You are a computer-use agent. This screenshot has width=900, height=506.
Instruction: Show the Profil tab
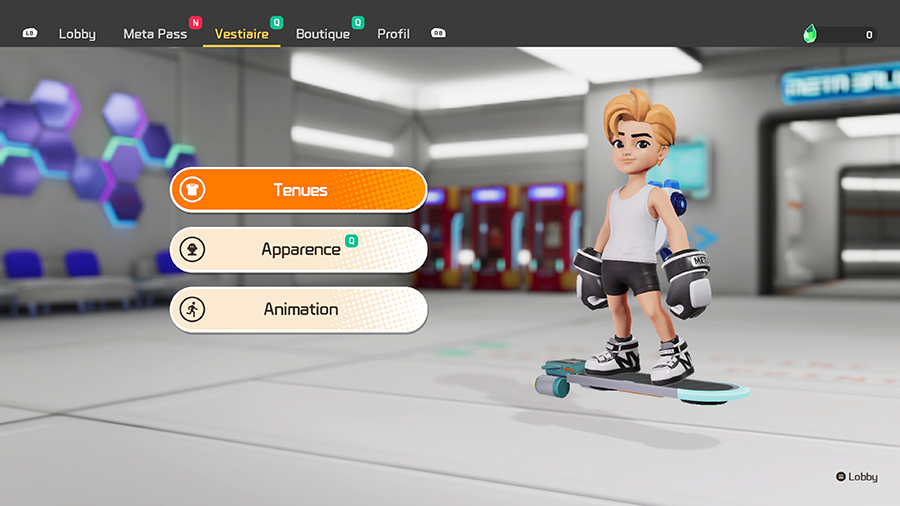point(393,34)
